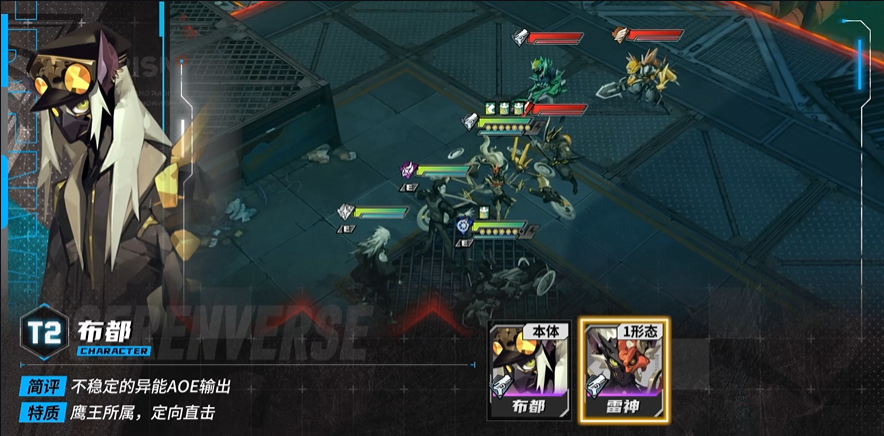
Task: Select the 布都 本体 form card
Action: [x=530, y=370]
